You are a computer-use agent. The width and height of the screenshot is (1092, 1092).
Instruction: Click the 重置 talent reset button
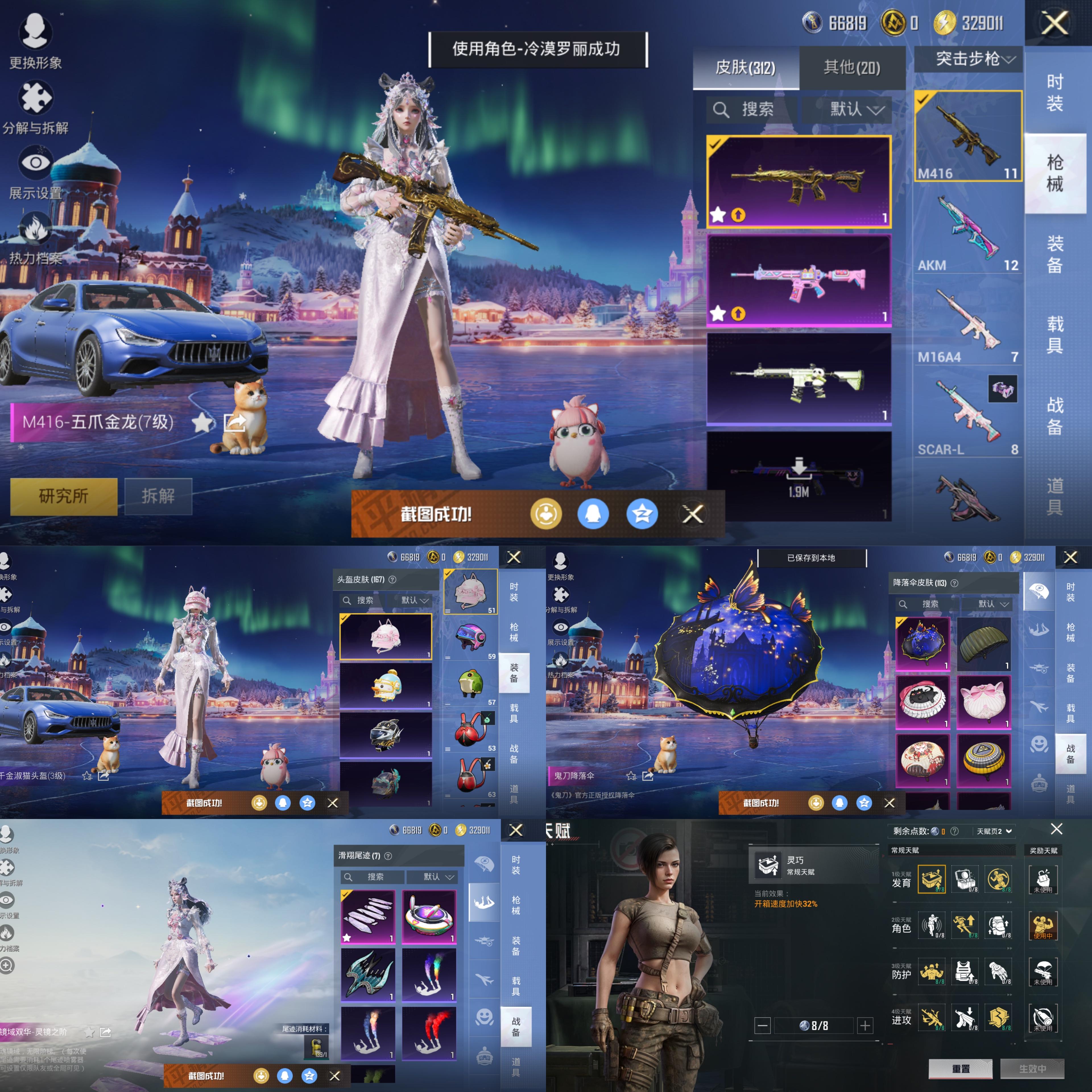pyautogui.click(x=960, y=1068)
